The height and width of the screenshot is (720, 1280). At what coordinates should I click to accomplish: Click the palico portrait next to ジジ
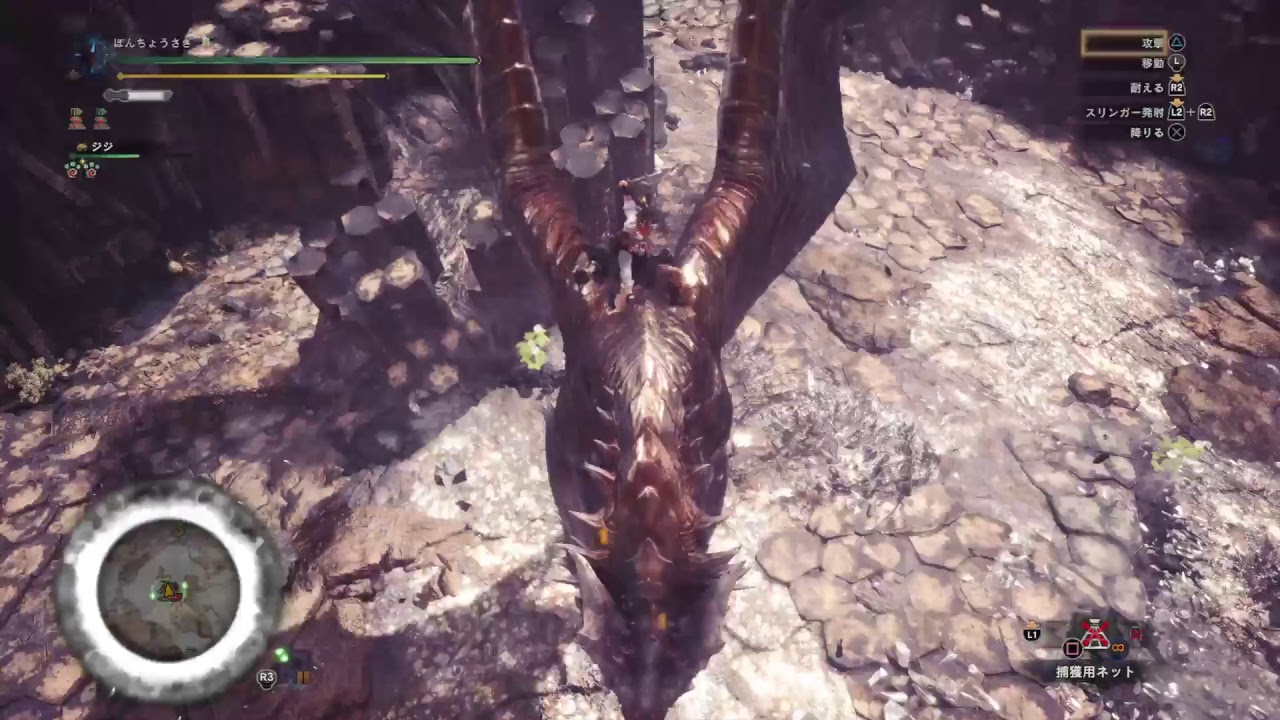coord(81,146)
